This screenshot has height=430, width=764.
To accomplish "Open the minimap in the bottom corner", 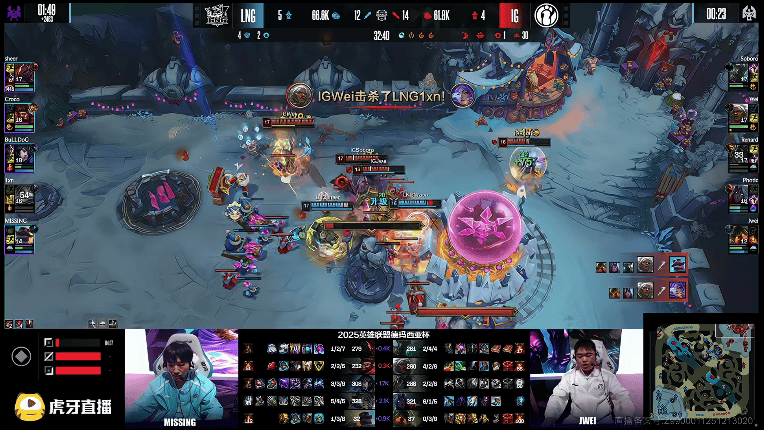I will [x=702, y=370].
